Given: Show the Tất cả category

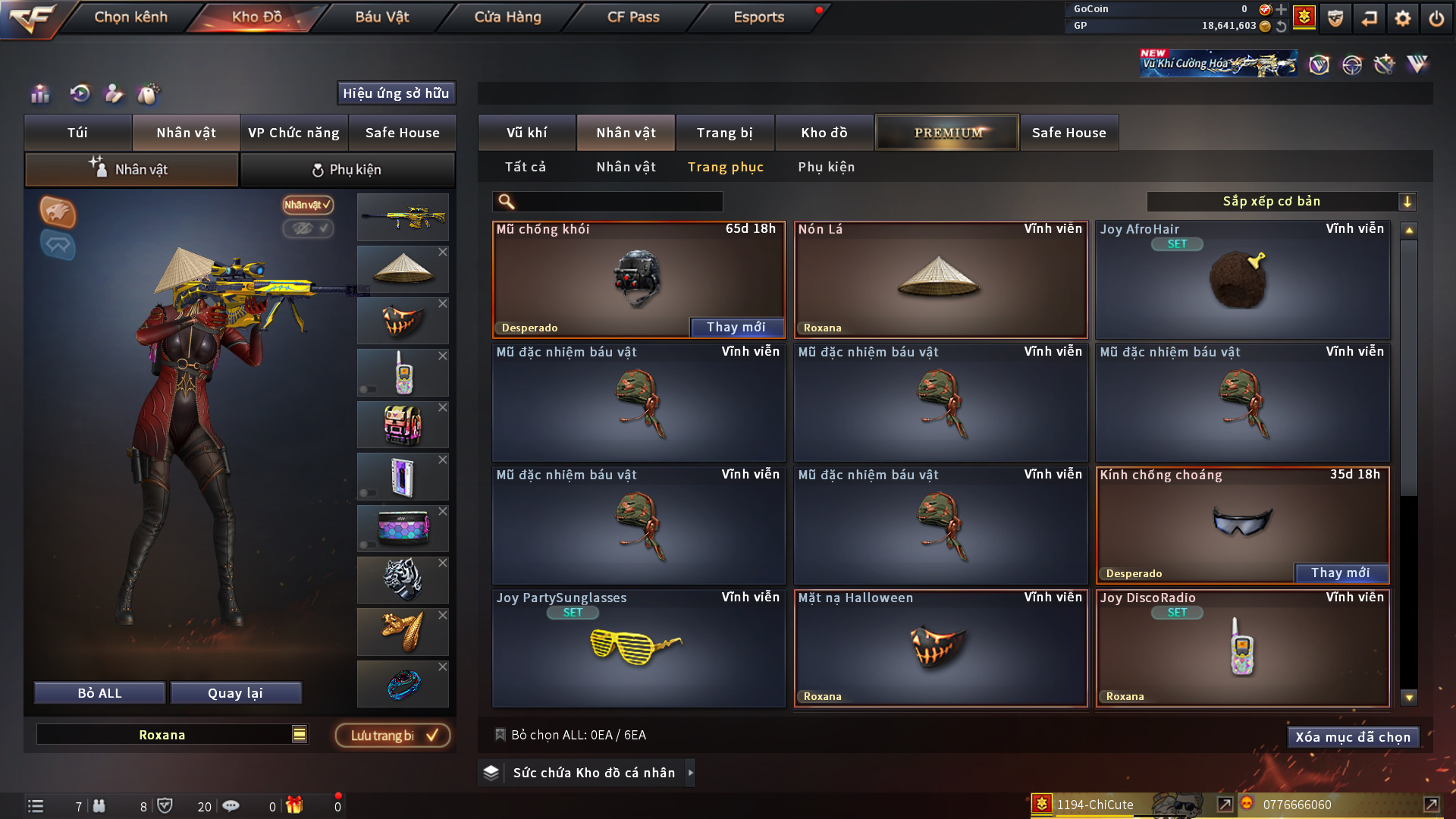Looking at the screenshot, I should (526, 167).
